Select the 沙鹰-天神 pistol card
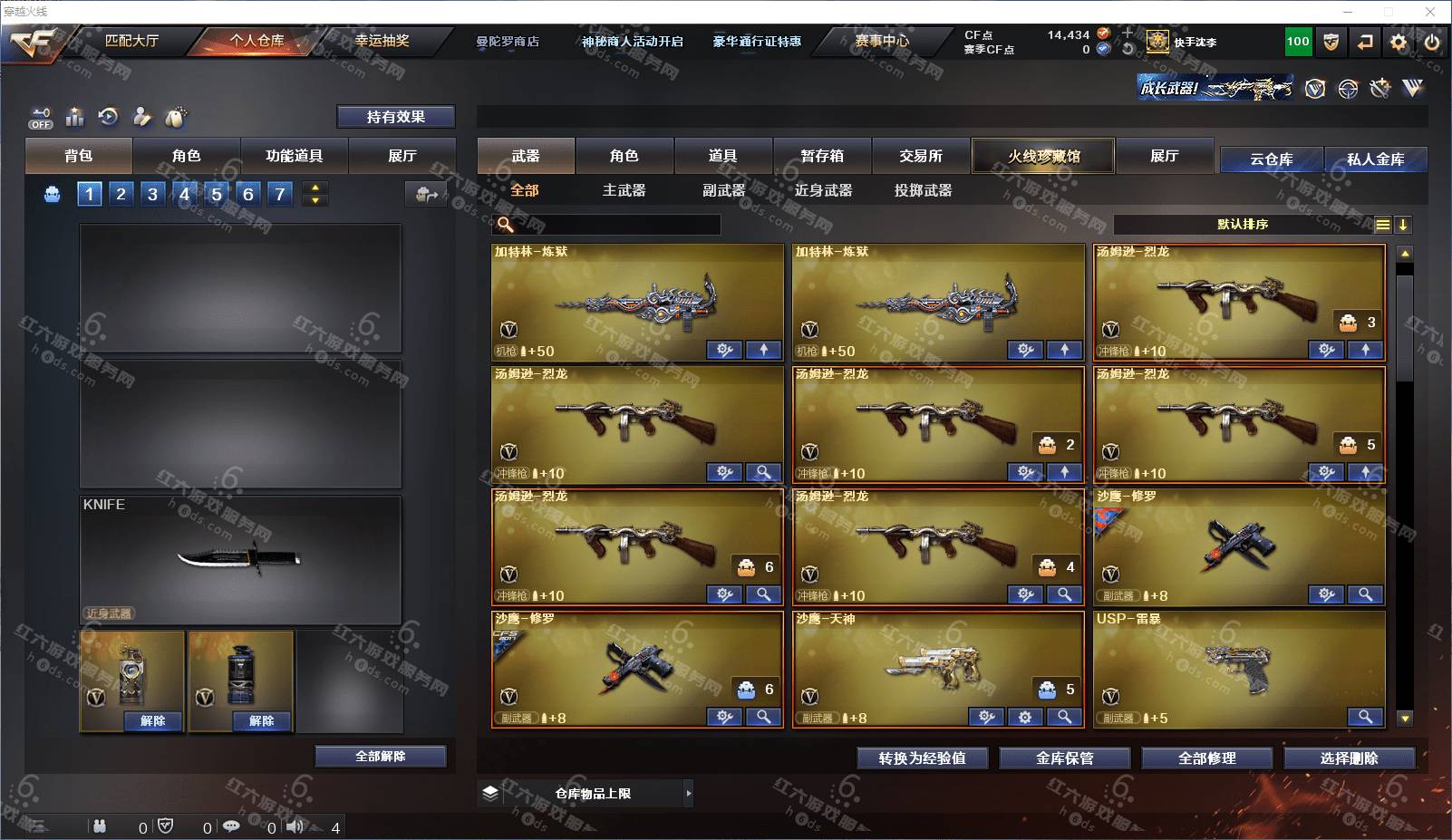The height and width of the screenshot is (840, 1452). click(x=937, y=669)
